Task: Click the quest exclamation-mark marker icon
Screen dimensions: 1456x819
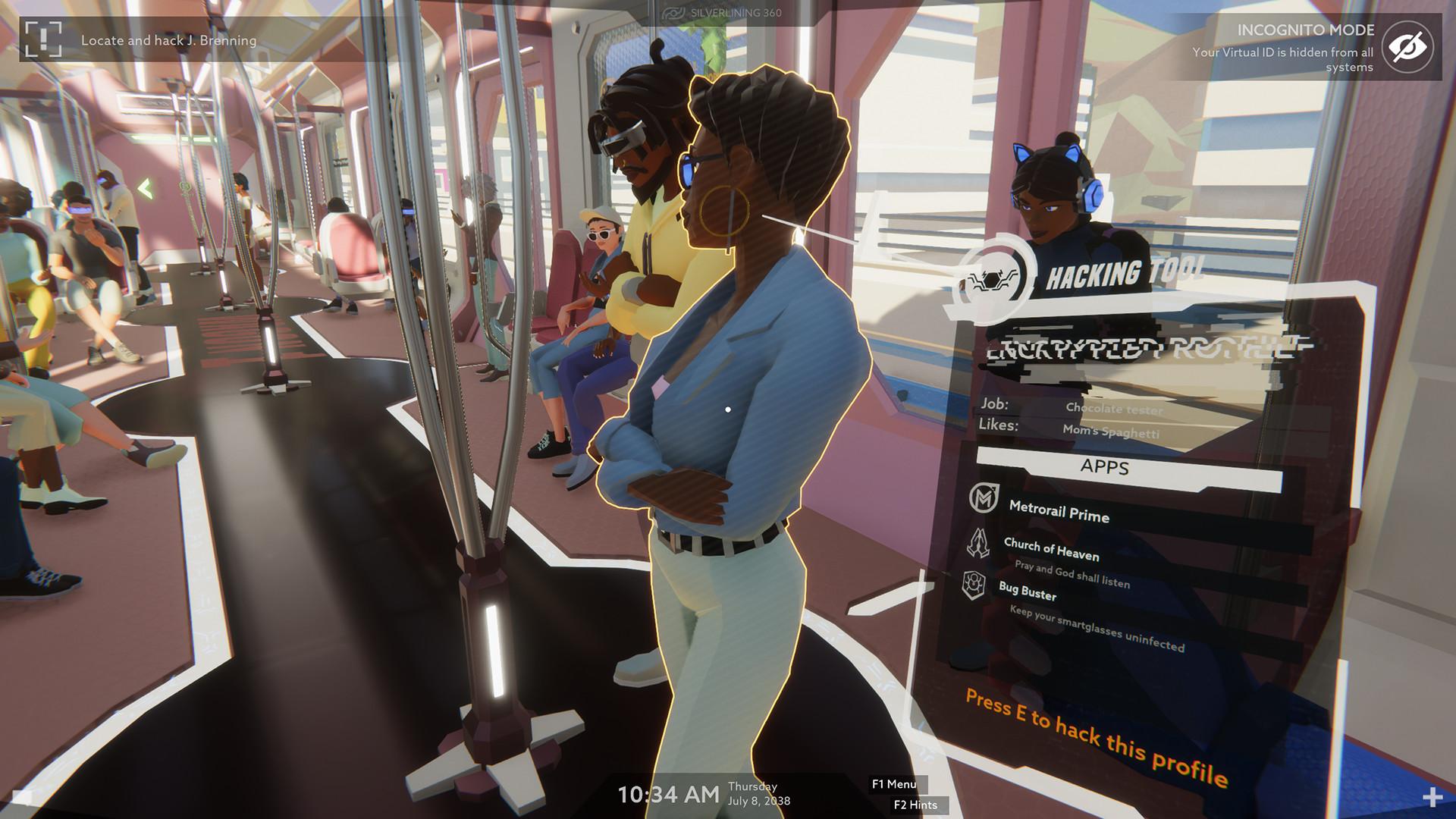Action: tap(43, 39)
